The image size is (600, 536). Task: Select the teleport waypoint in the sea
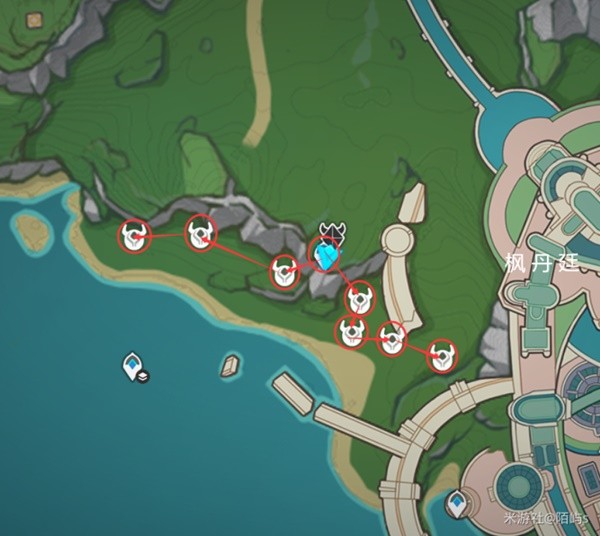point(132,364)
